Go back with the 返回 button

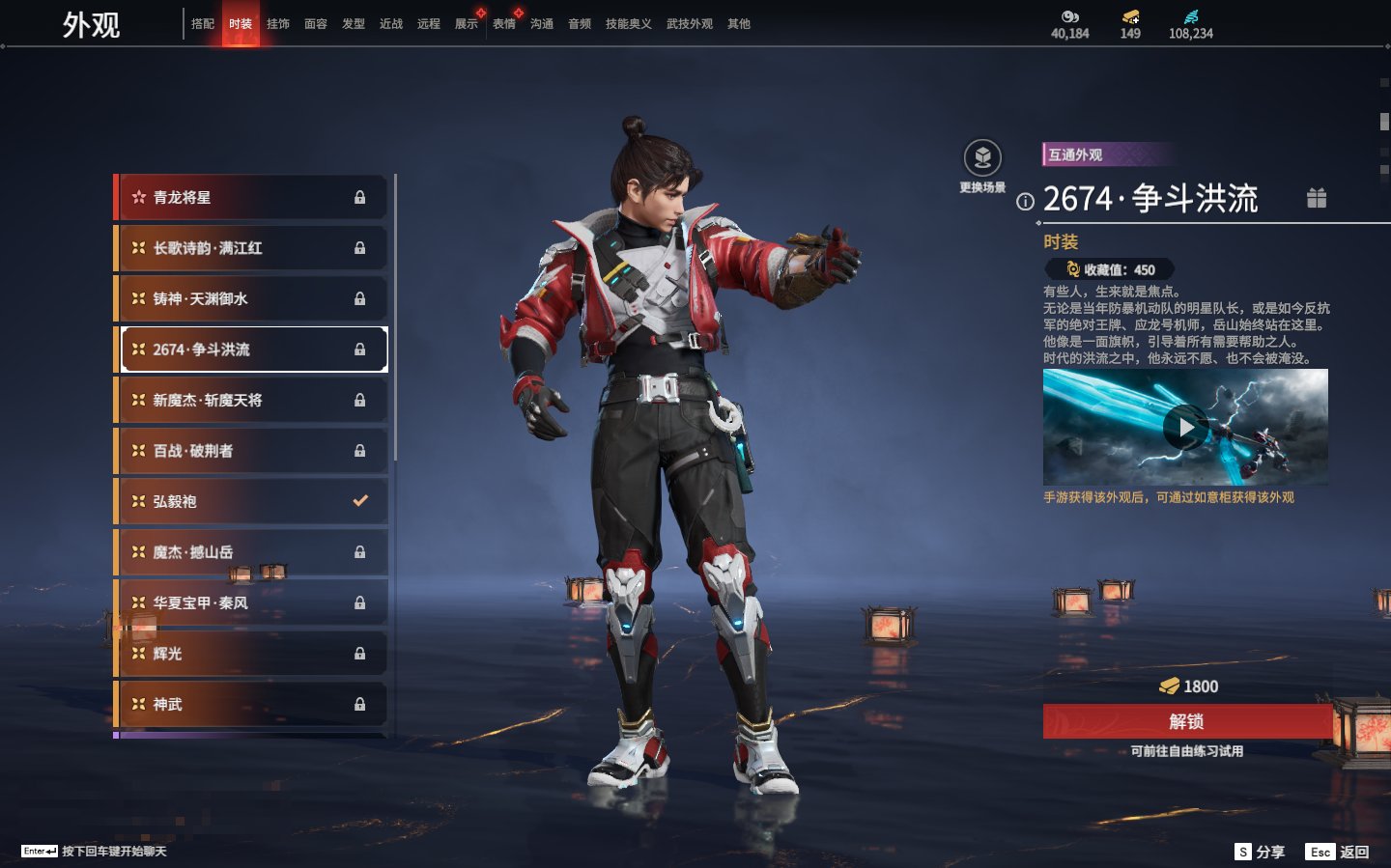tap(1338, 852)
